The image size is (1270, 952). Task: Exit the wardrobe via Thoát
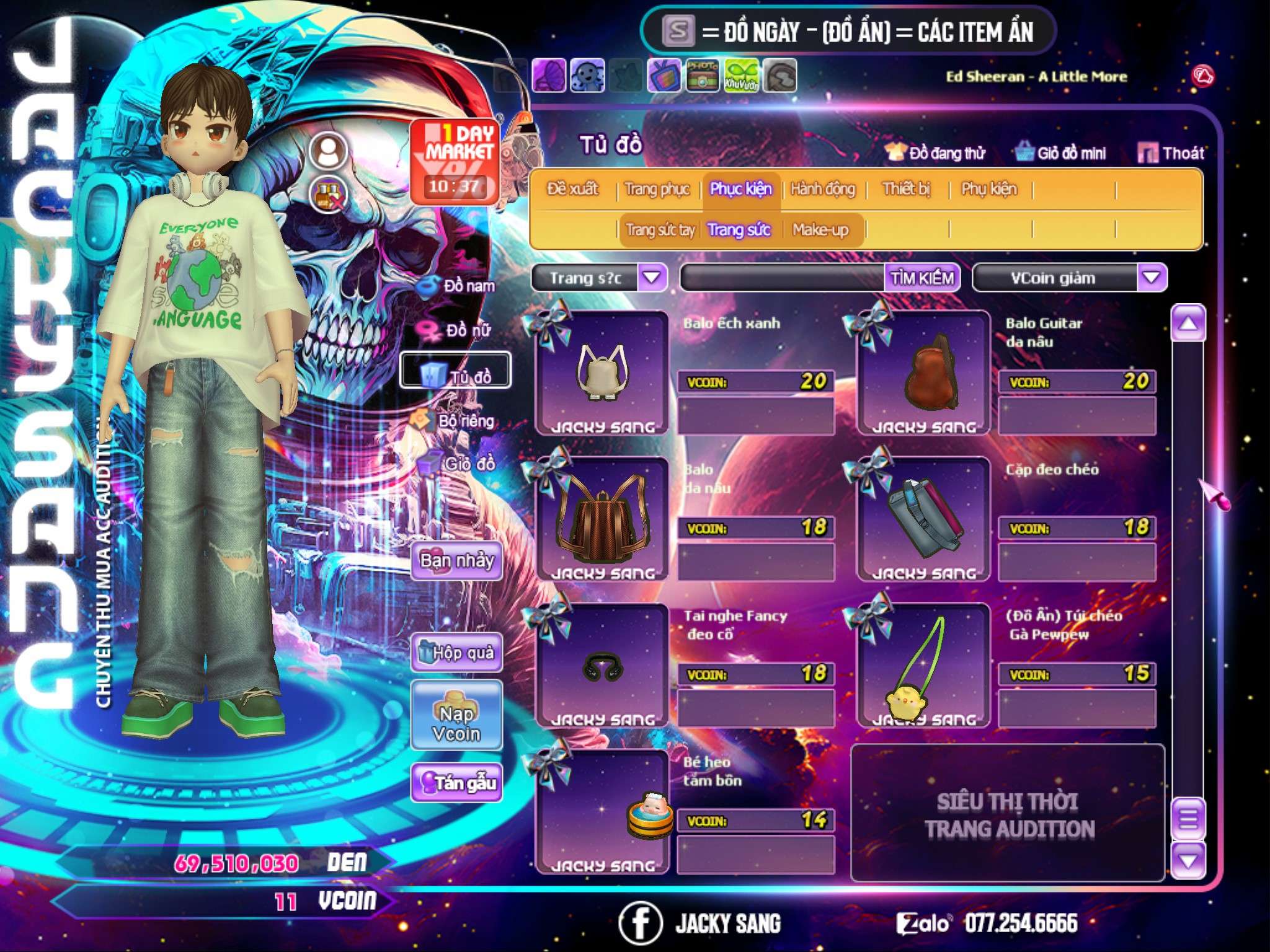pyautogui.click(x=1171, y=153)
